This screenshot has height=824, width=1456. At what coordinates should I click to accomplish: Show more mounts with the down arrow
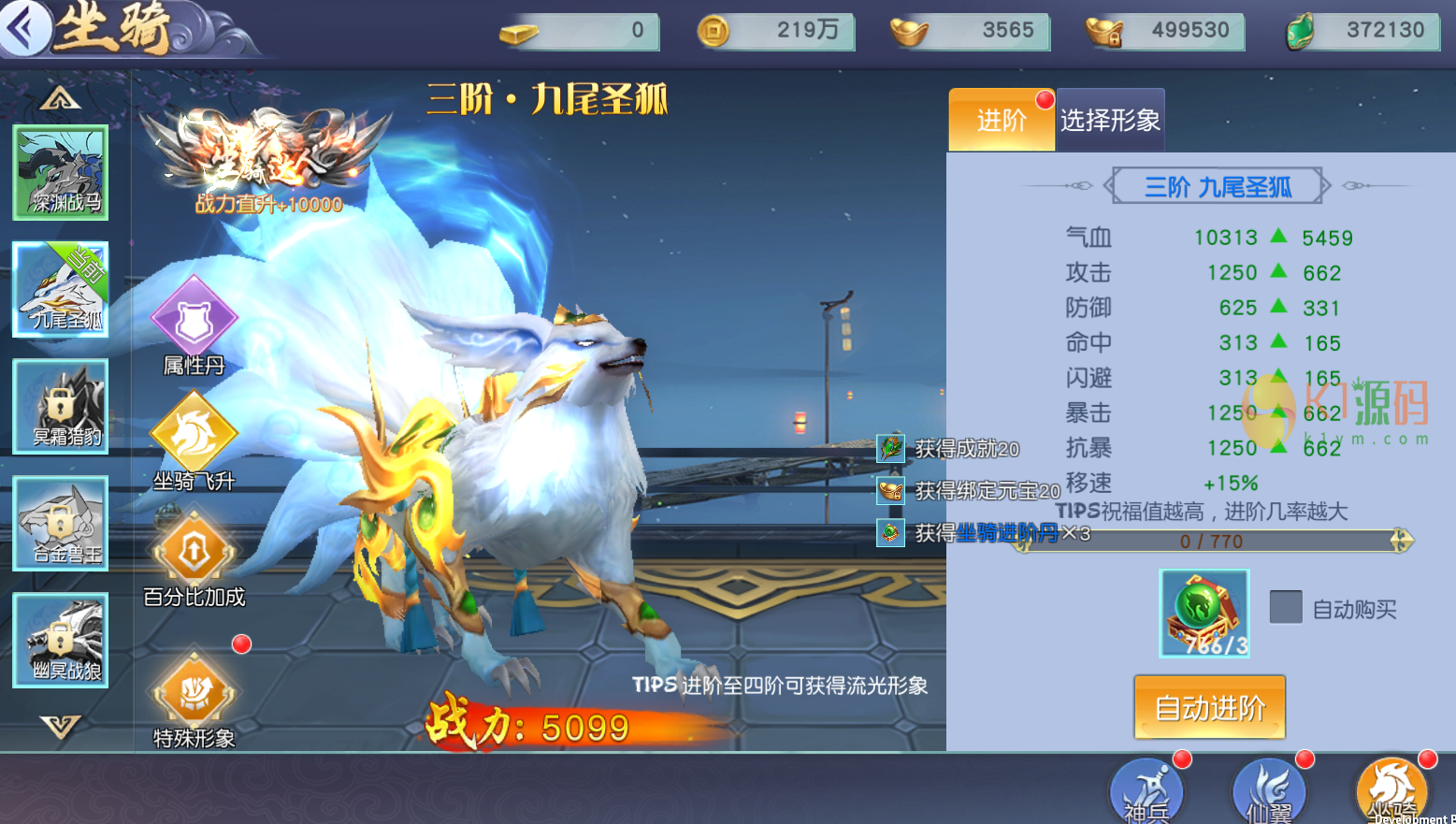[61, 725]
